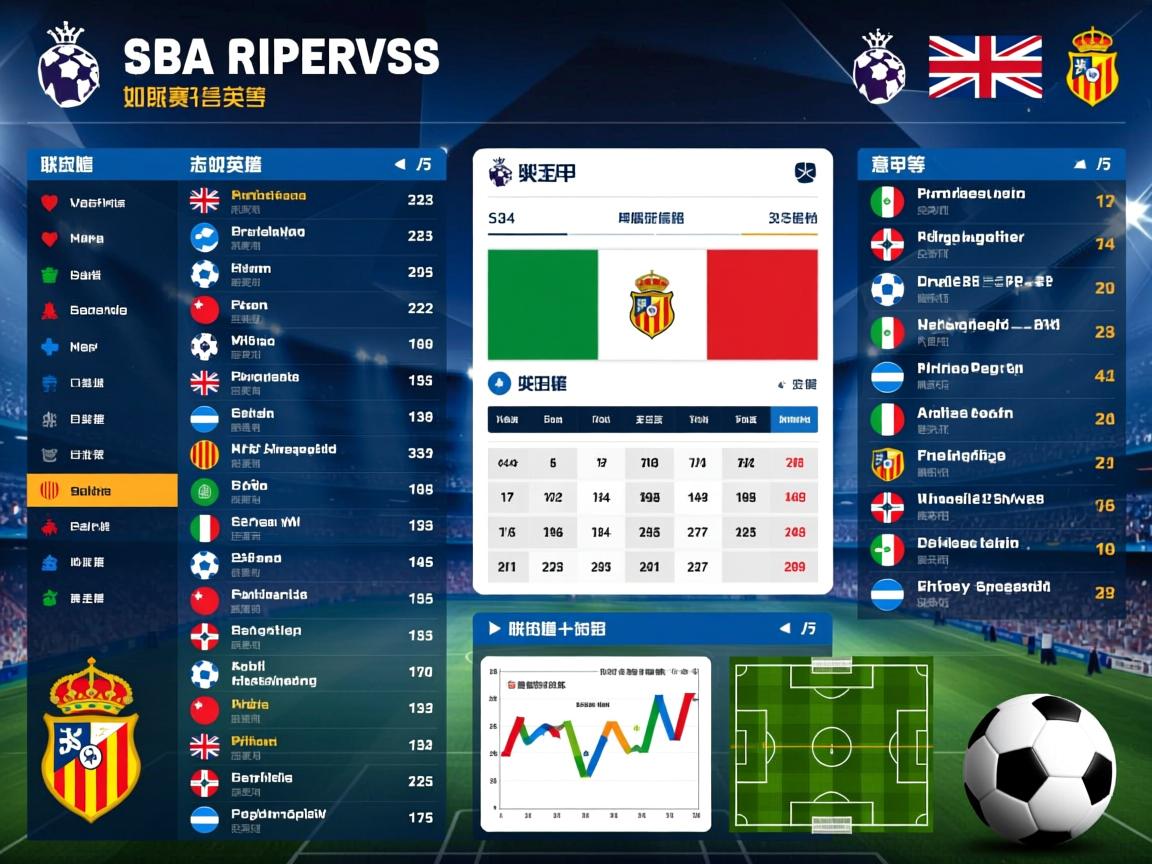Open the tricolor banner with the crest

click(652, 304)
